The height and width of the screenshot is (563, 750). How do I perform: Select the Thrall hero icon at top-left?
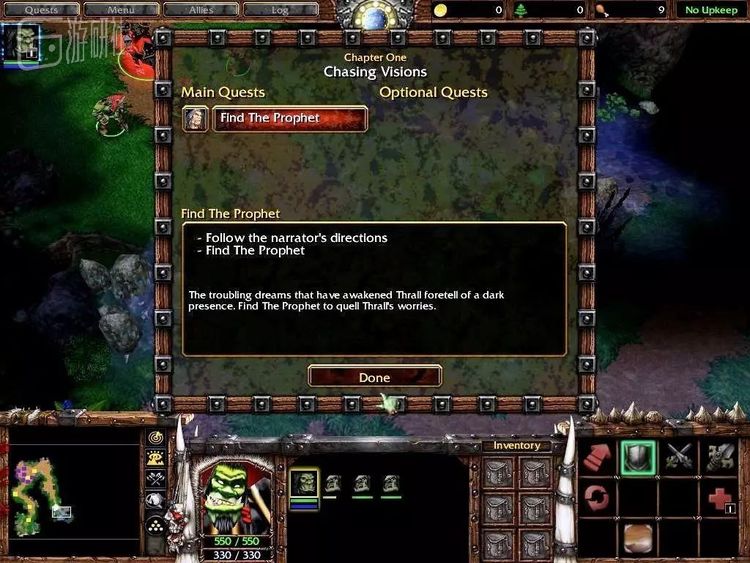[22, 42]
